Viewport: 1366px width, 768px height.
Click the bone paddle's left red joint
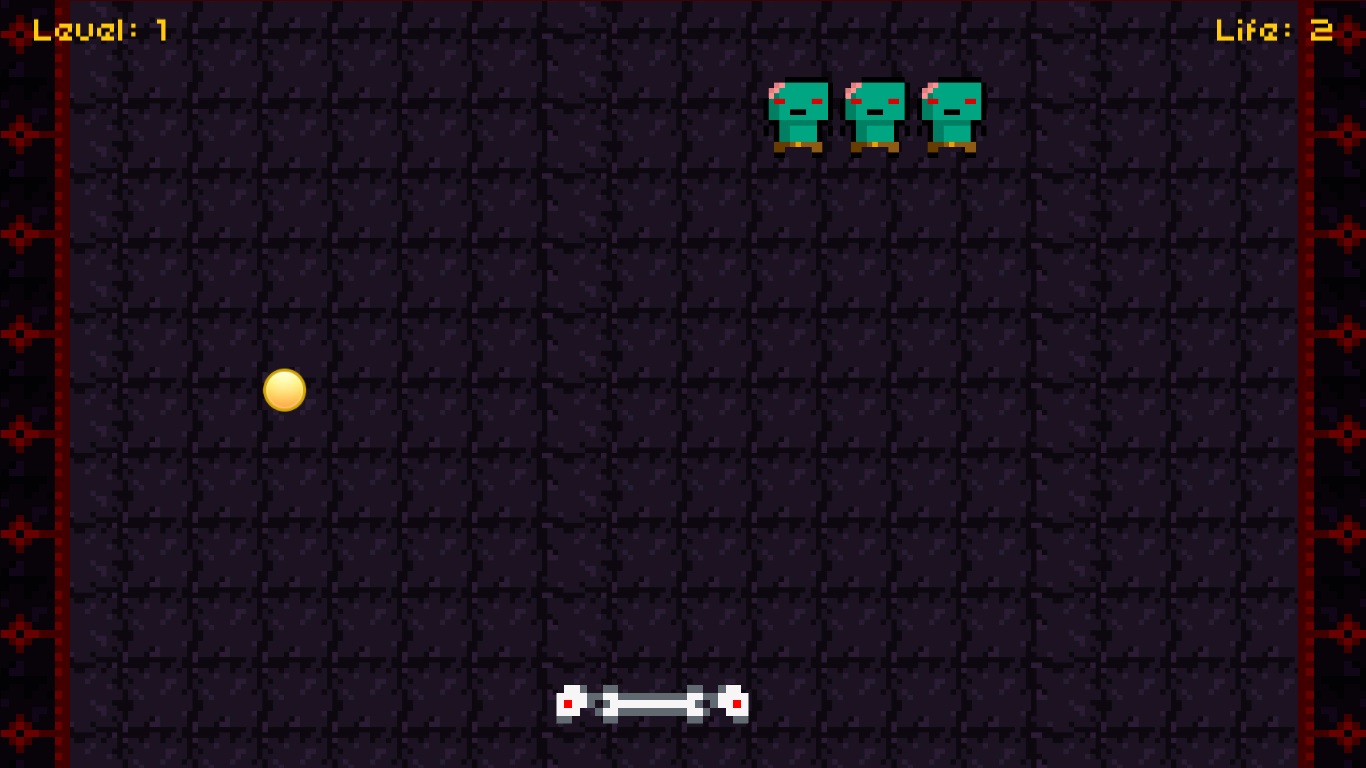(568, 703)
